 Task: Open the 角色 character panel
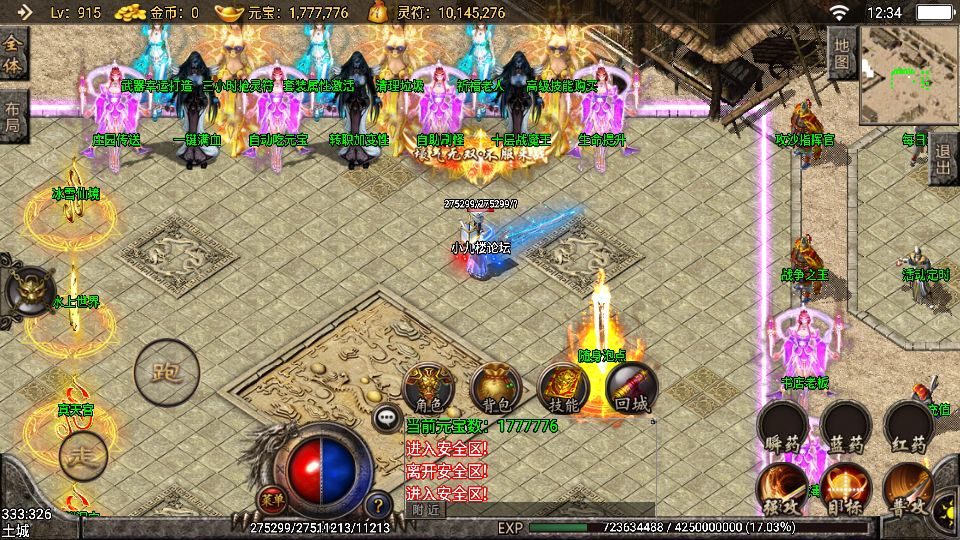coord(430,389)
